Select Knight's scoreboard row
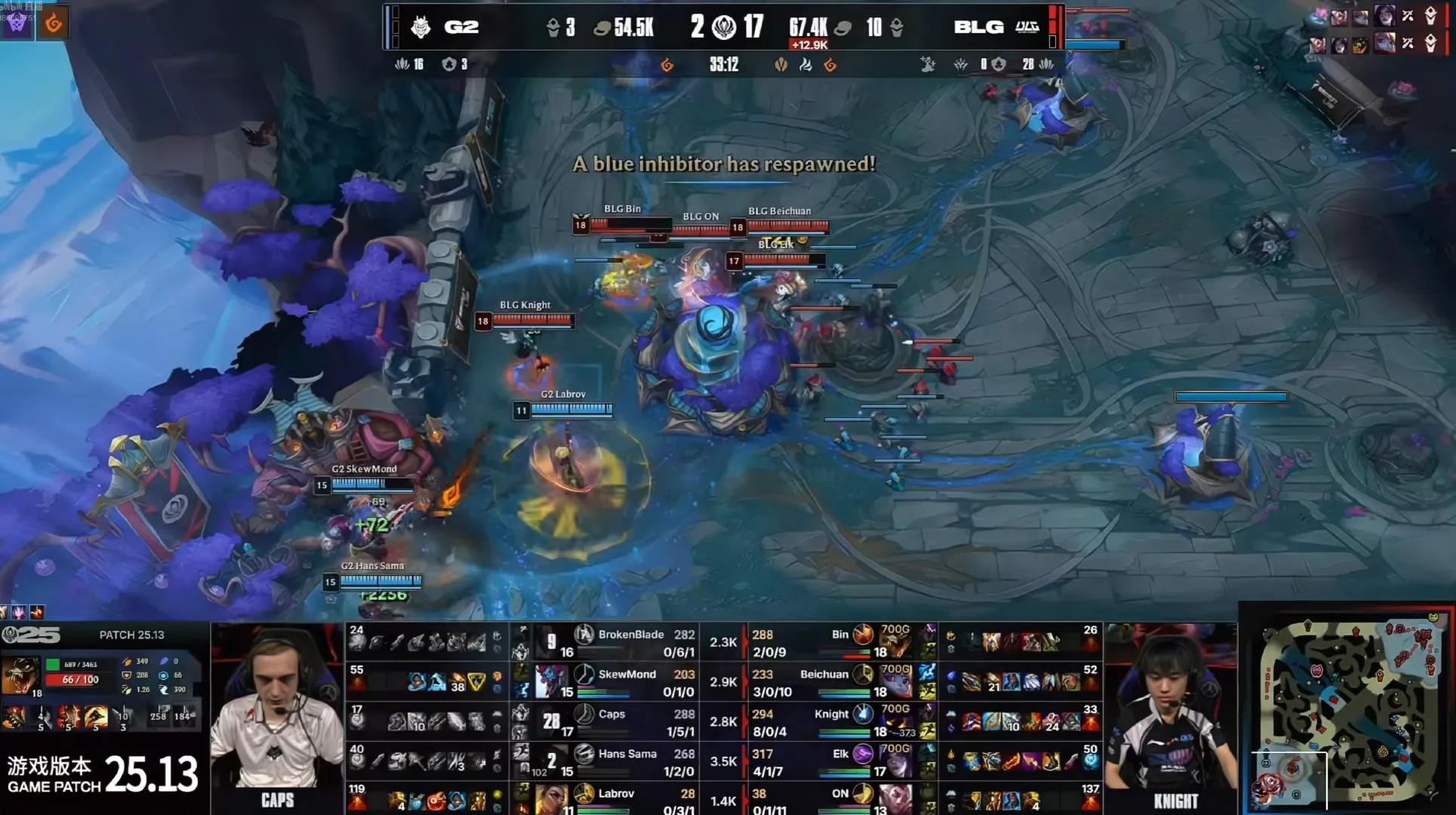 [x=832, y=721]
